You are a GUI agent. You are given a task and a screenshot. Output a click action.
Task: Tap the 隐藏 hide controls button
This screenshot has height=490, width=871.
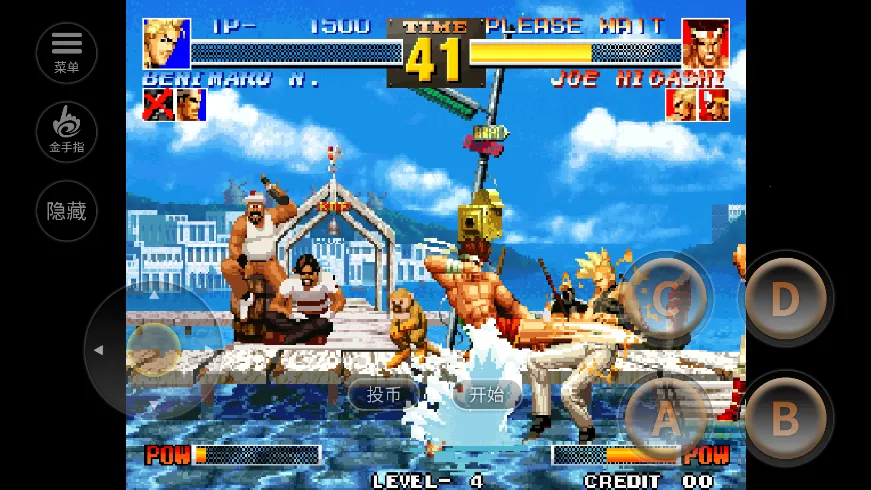(x=66, y=211)
